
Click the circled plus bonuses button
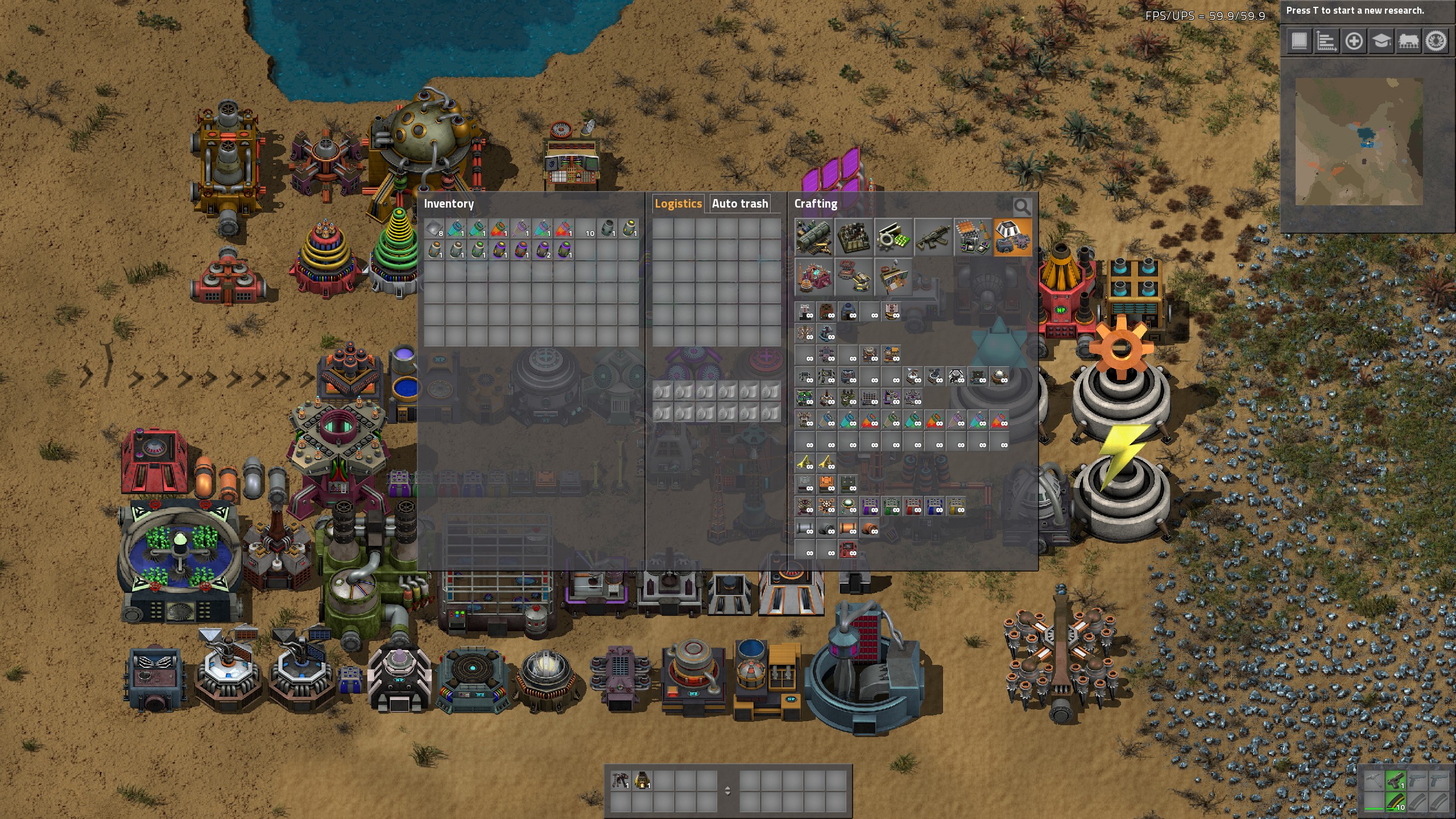point(1354,41)
